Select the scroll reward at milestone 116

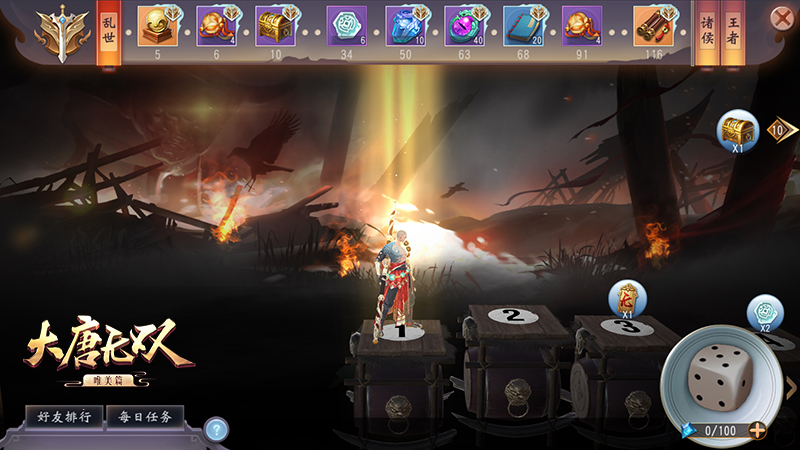click(655, 26)
